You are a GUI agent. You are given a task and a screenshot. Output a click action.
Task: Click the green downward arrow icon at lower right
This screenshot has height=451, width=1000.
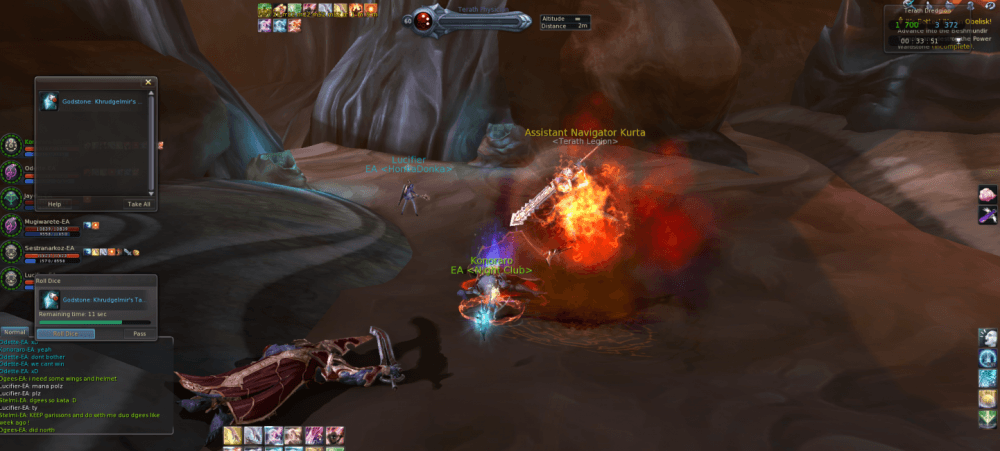click(x=988, y=418)
